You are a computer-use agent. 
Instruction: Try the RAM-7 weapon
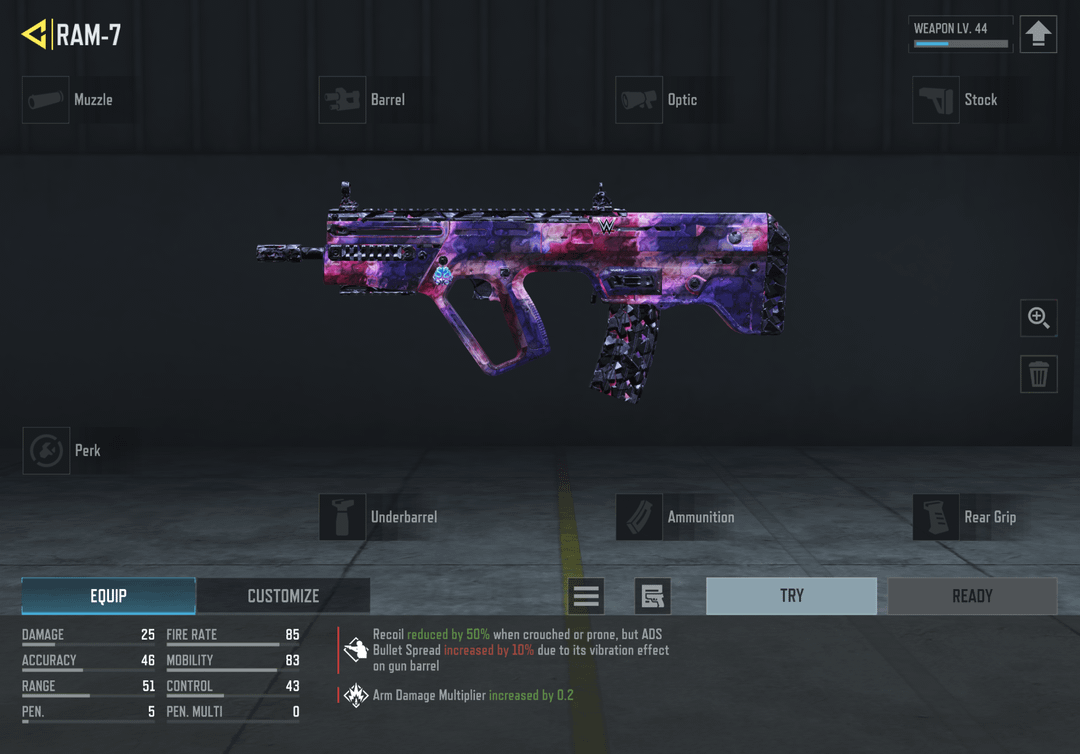[791, 596]
